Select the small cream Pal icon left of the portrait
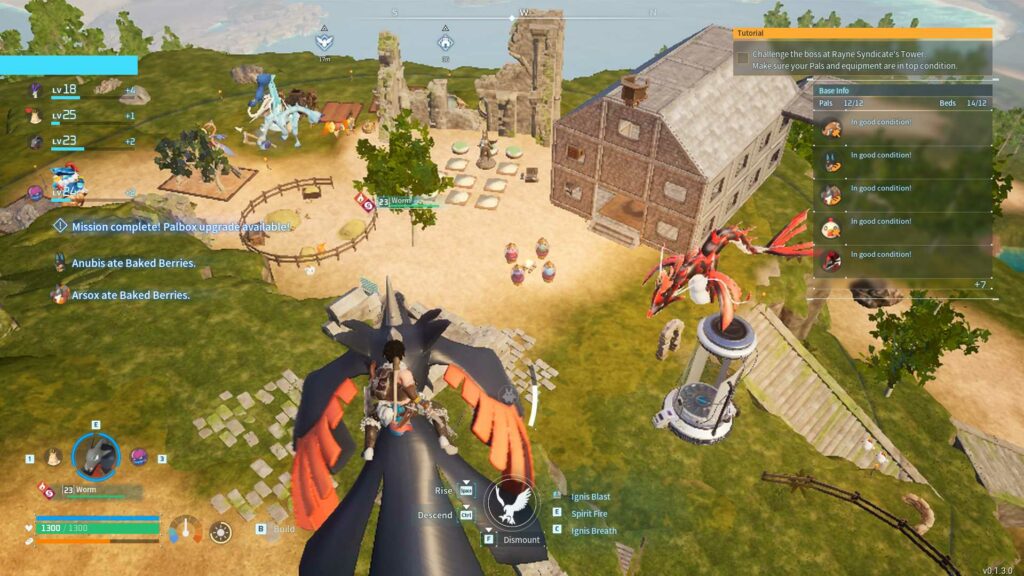Image resolution: width=1024 pixels, height=576 pixels. pos(53,457)
